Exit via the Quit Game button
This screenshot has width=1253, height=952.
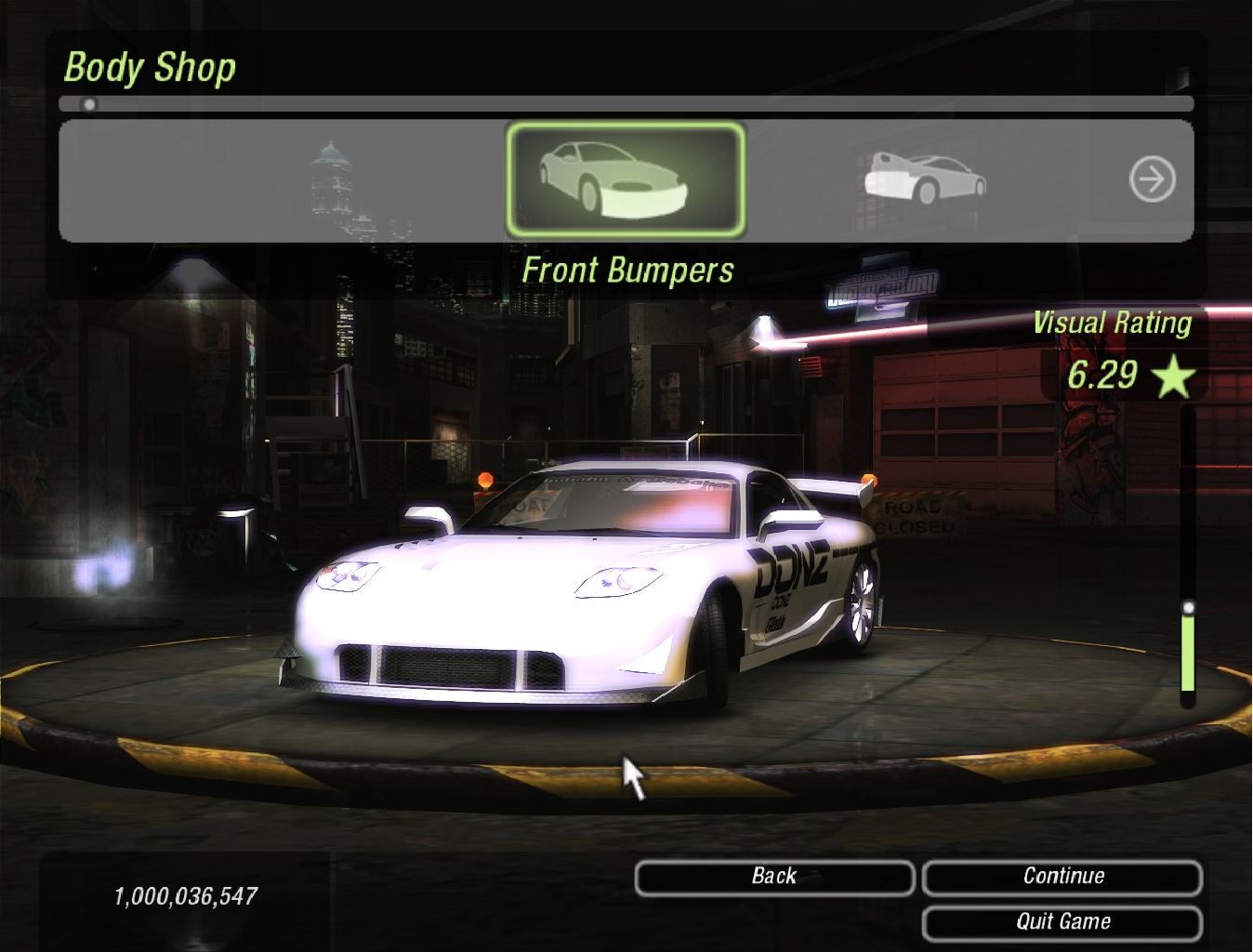tap(1062, 922)
